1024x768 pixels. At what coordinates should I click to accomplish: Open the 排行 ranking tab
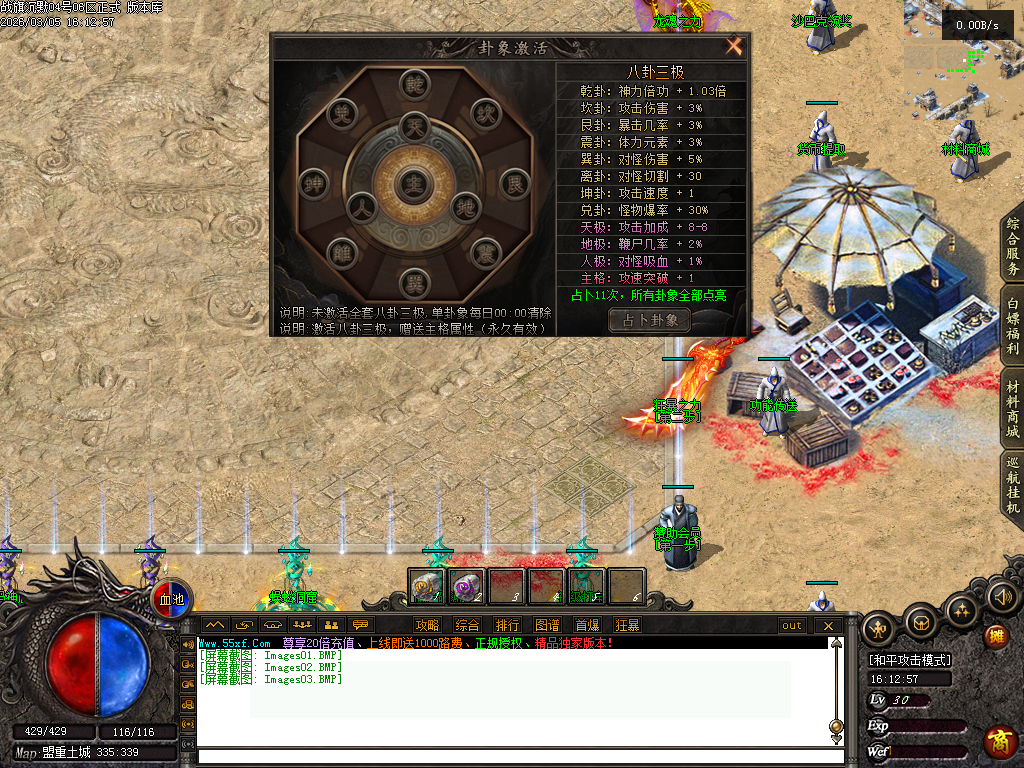[508, 625]
